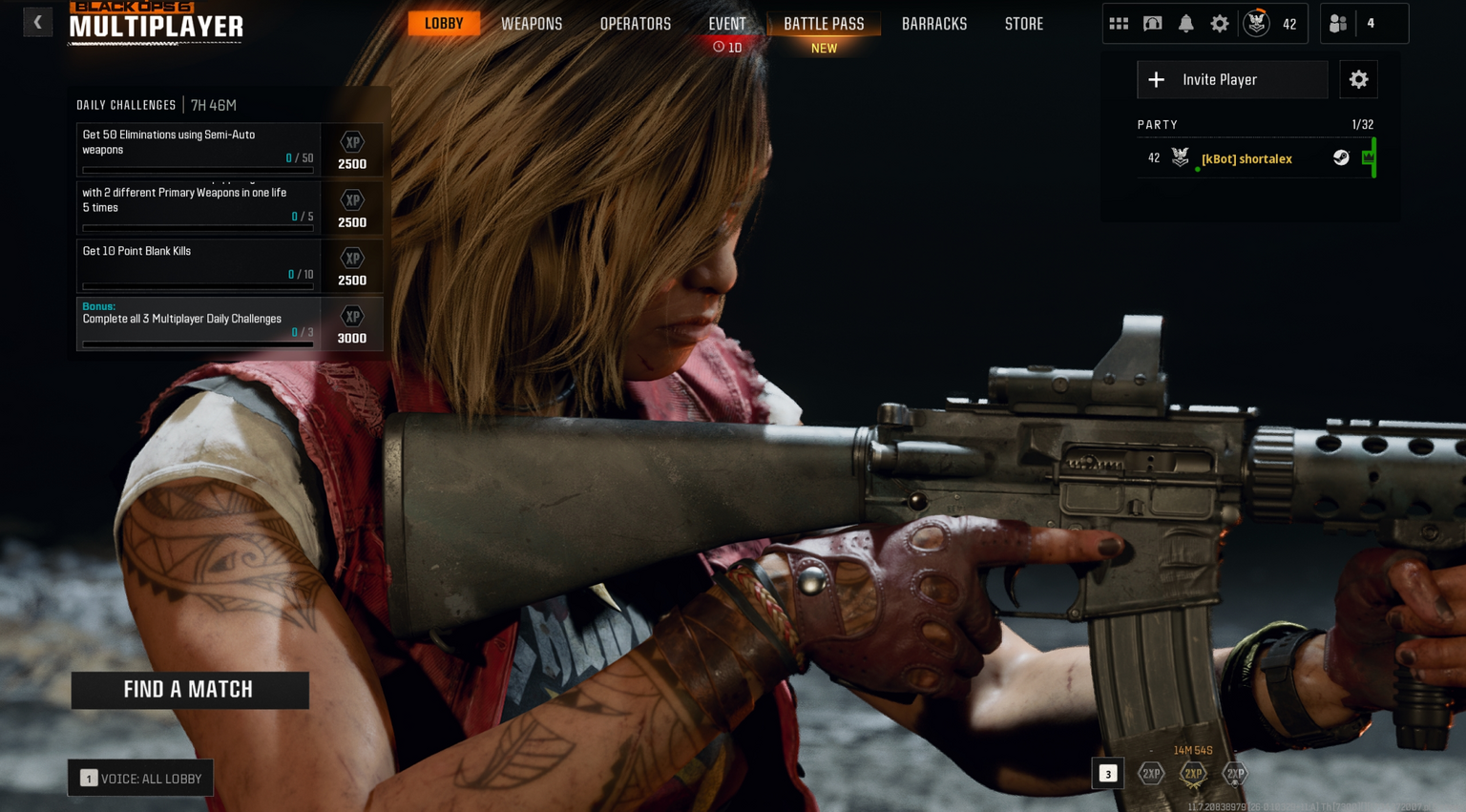Screen dimensions: 1466x812
Task: Toggle the Voice: All Lobby channel
Action: 140,779
